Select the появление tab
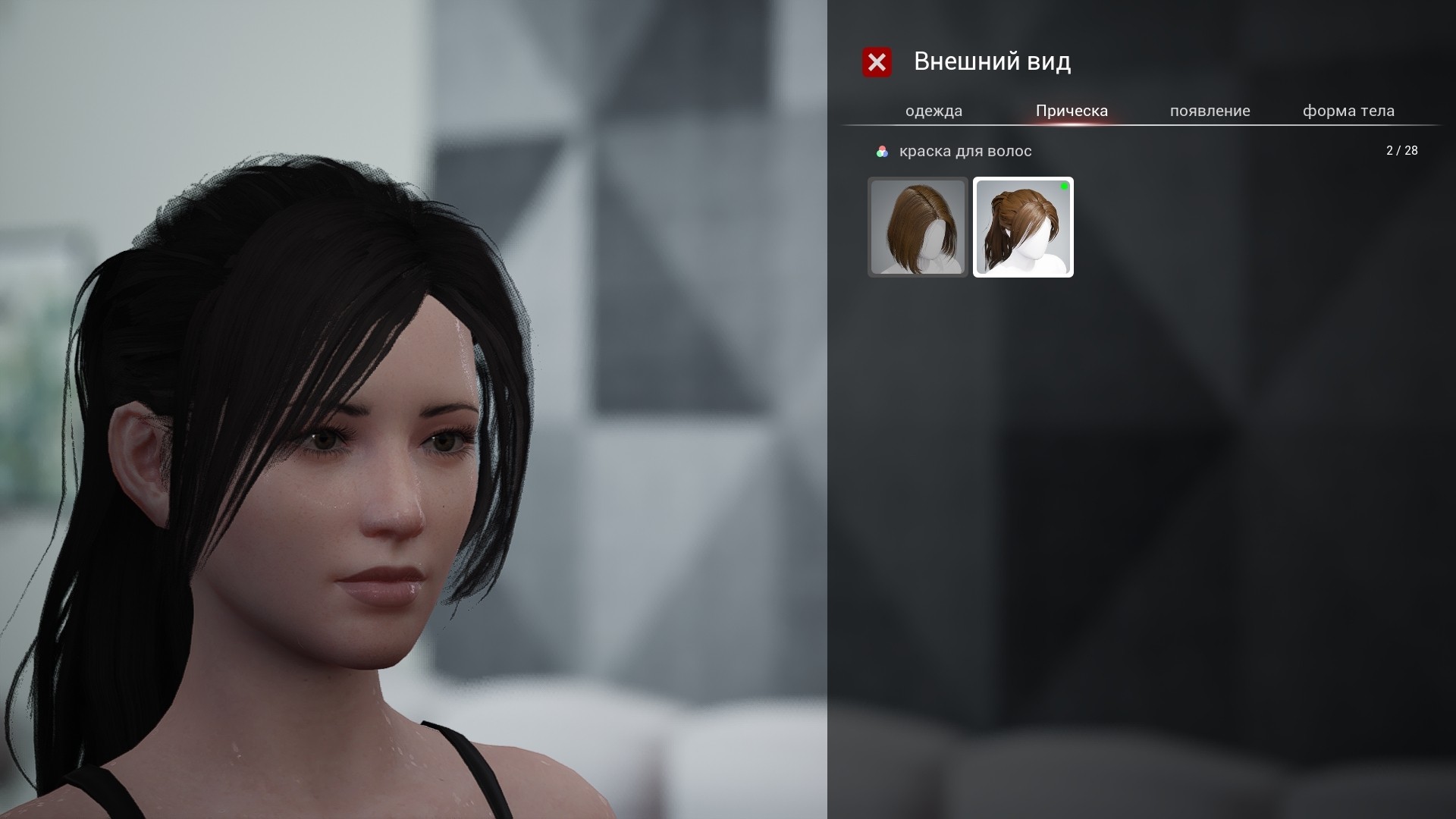The image size is (1456, 819). tap(1210, 111)
